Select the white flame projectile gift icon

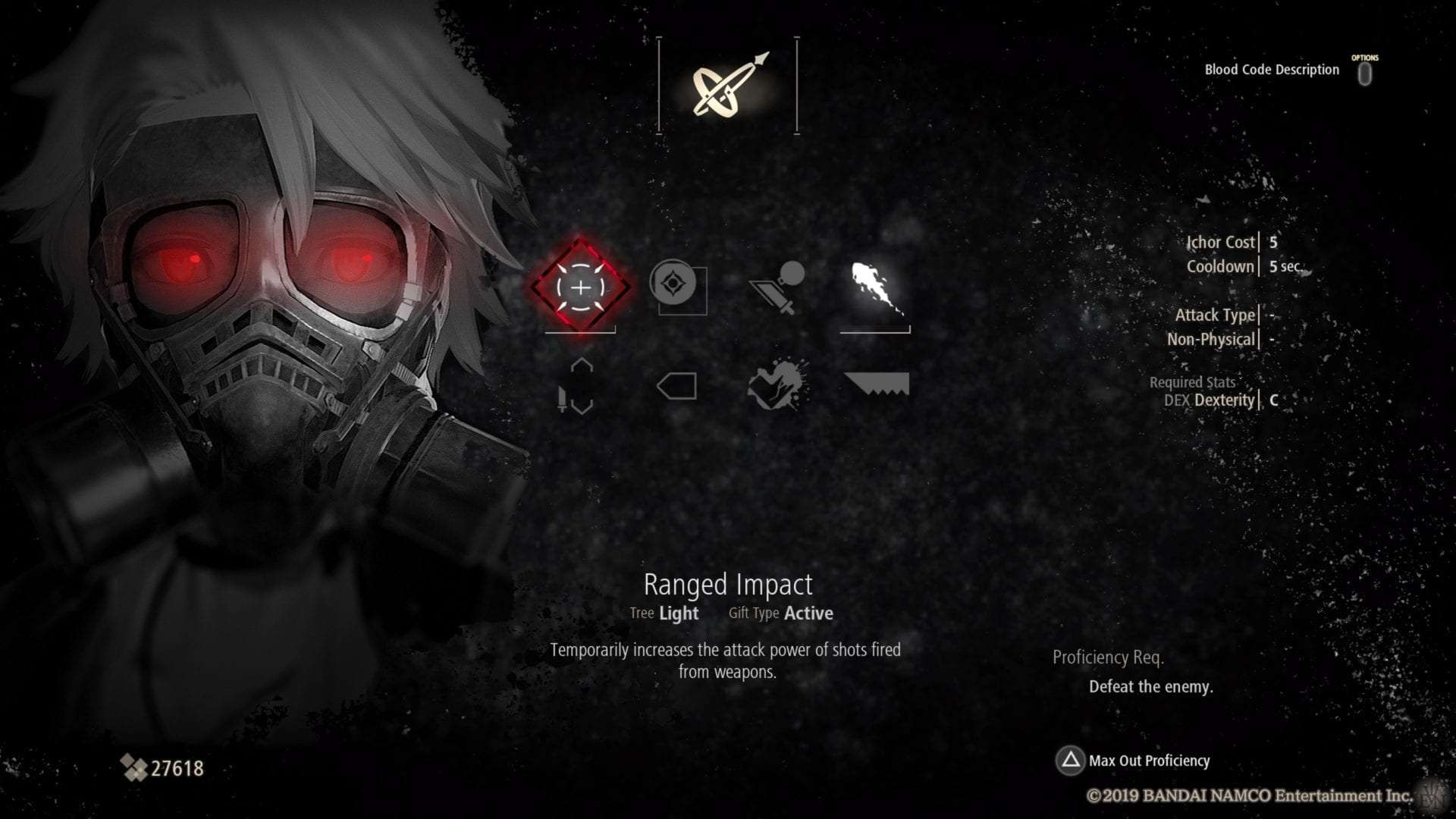point(872,288)
